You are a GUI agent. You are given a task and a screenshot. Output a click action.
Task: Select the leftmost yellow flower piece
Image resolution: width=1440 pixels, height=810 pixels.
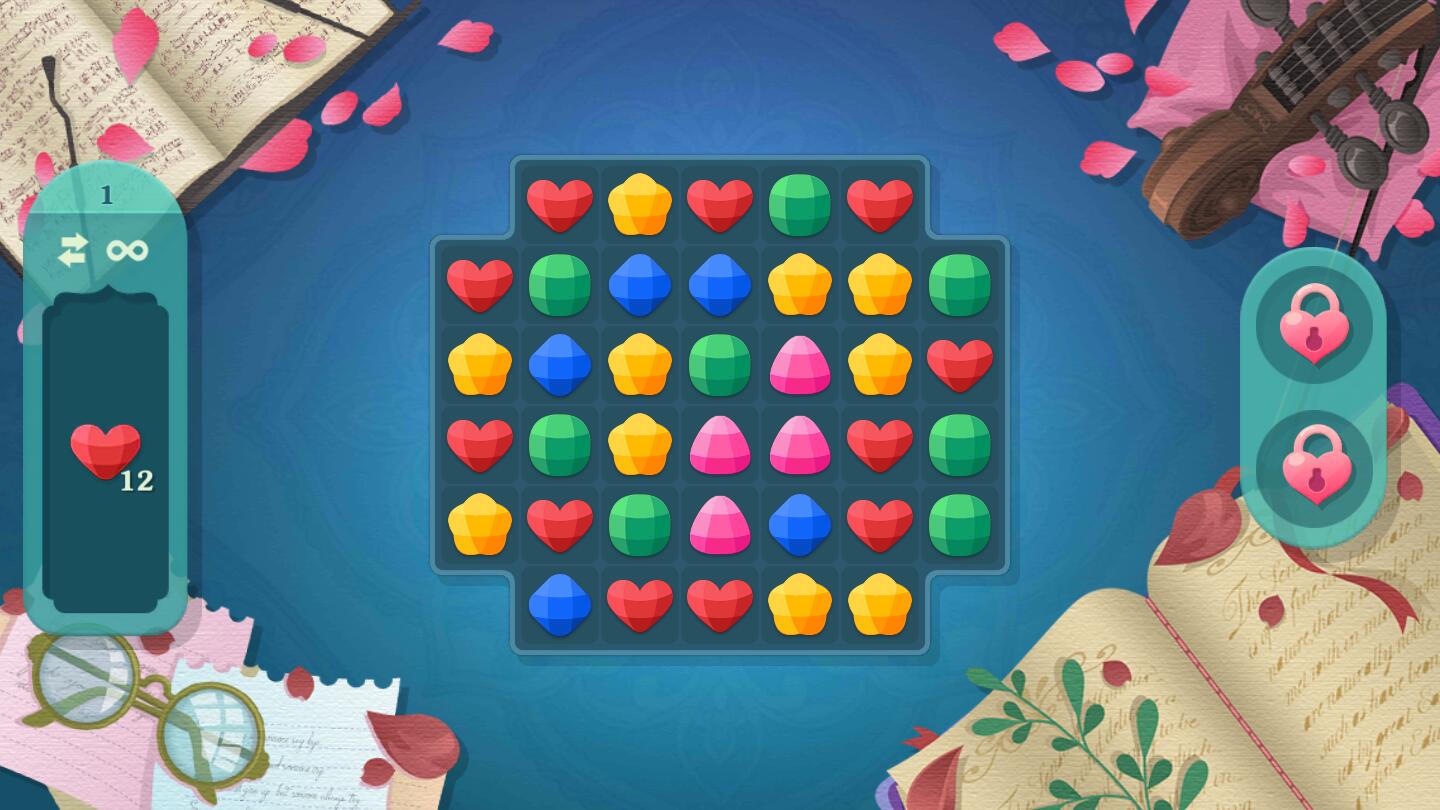tap(479, 364)
